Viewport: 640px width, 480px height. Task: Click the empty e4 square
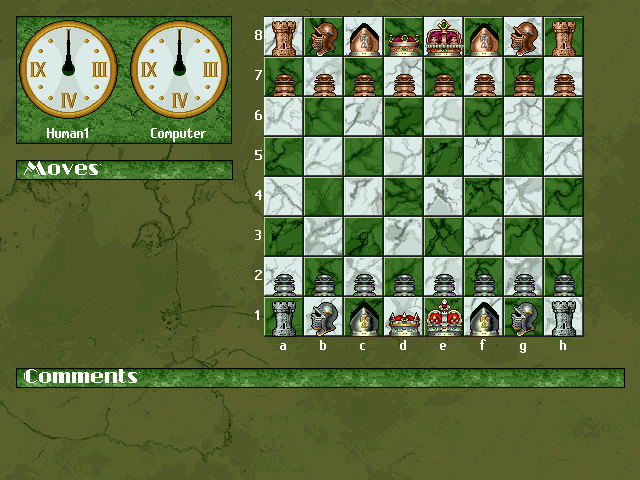point(443,197)
